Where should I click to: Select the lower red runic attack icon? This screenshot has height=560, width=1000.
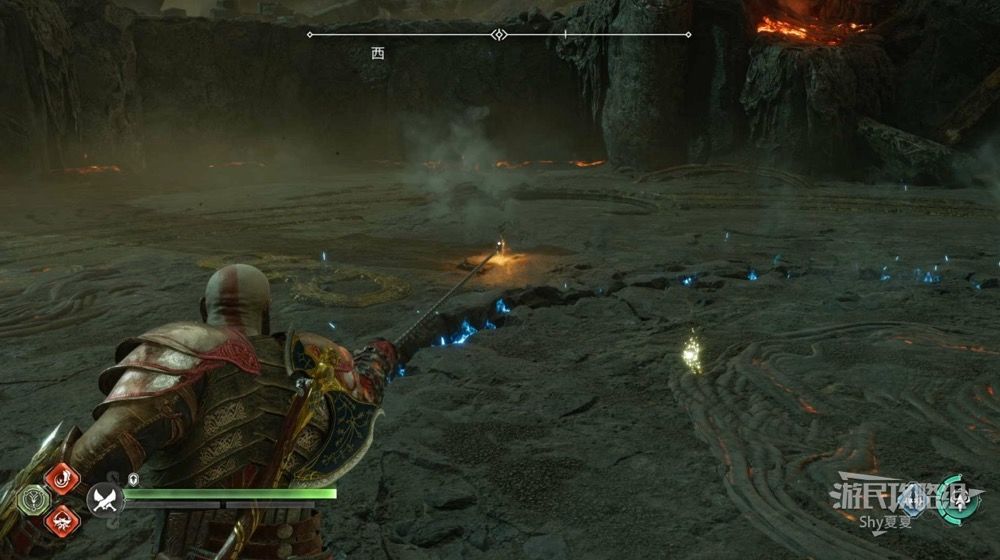coord(62,520)
